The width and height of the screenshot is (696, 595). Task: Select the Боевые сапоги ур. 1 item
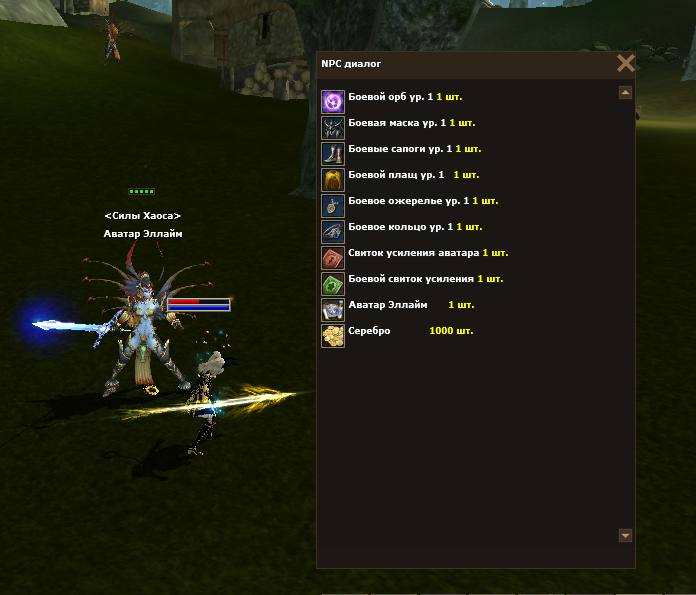pos(400,150)
